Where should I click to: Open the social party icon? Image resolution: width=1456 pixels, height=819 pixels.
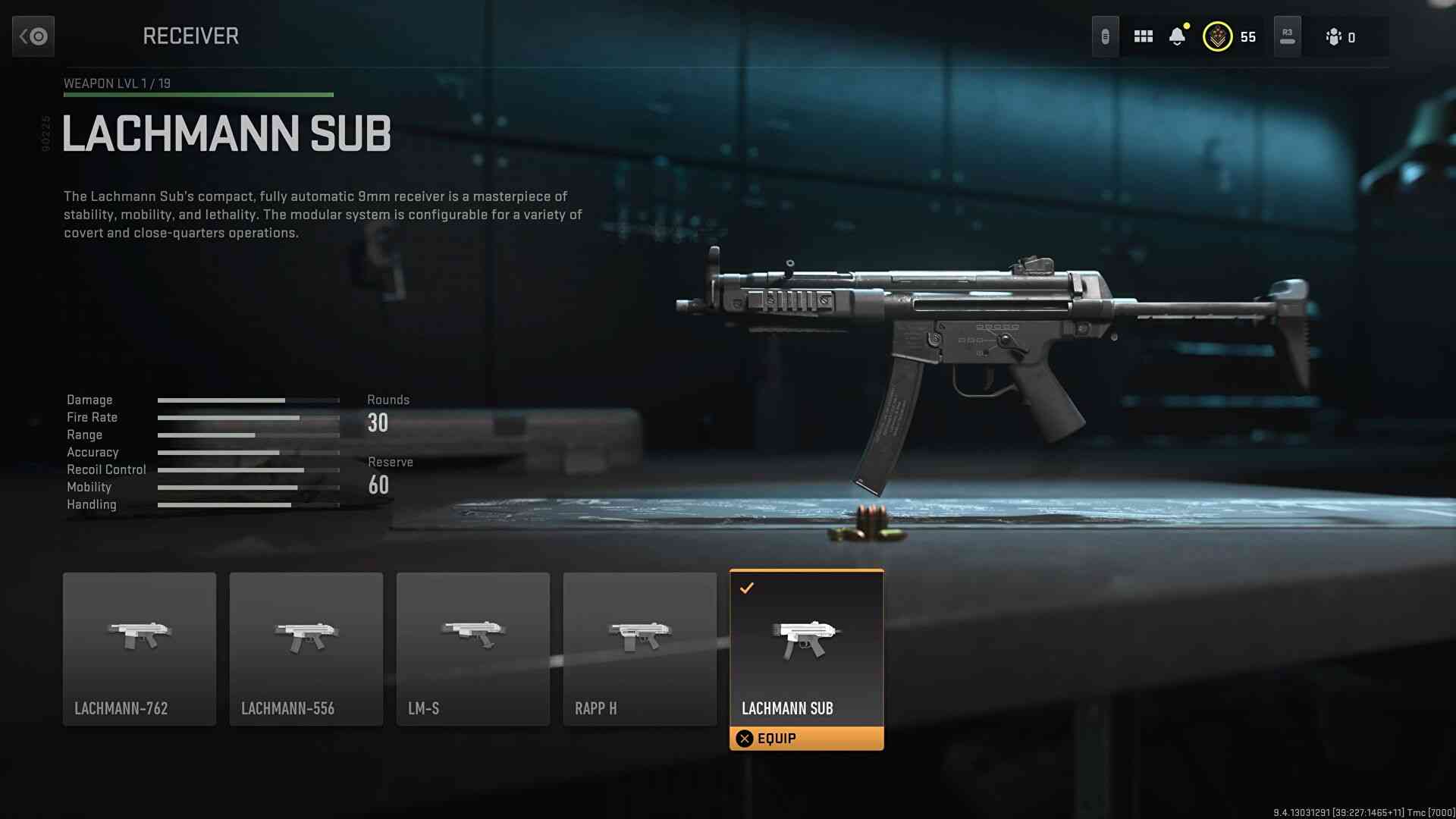[x=1334, y=36]
